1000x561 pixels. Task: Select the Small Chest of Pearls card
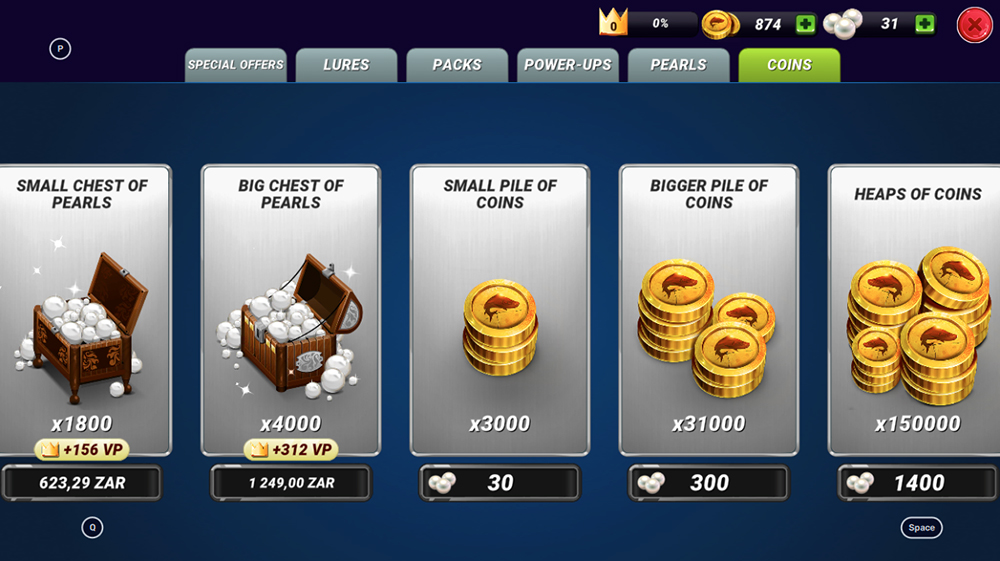[82, 310]
